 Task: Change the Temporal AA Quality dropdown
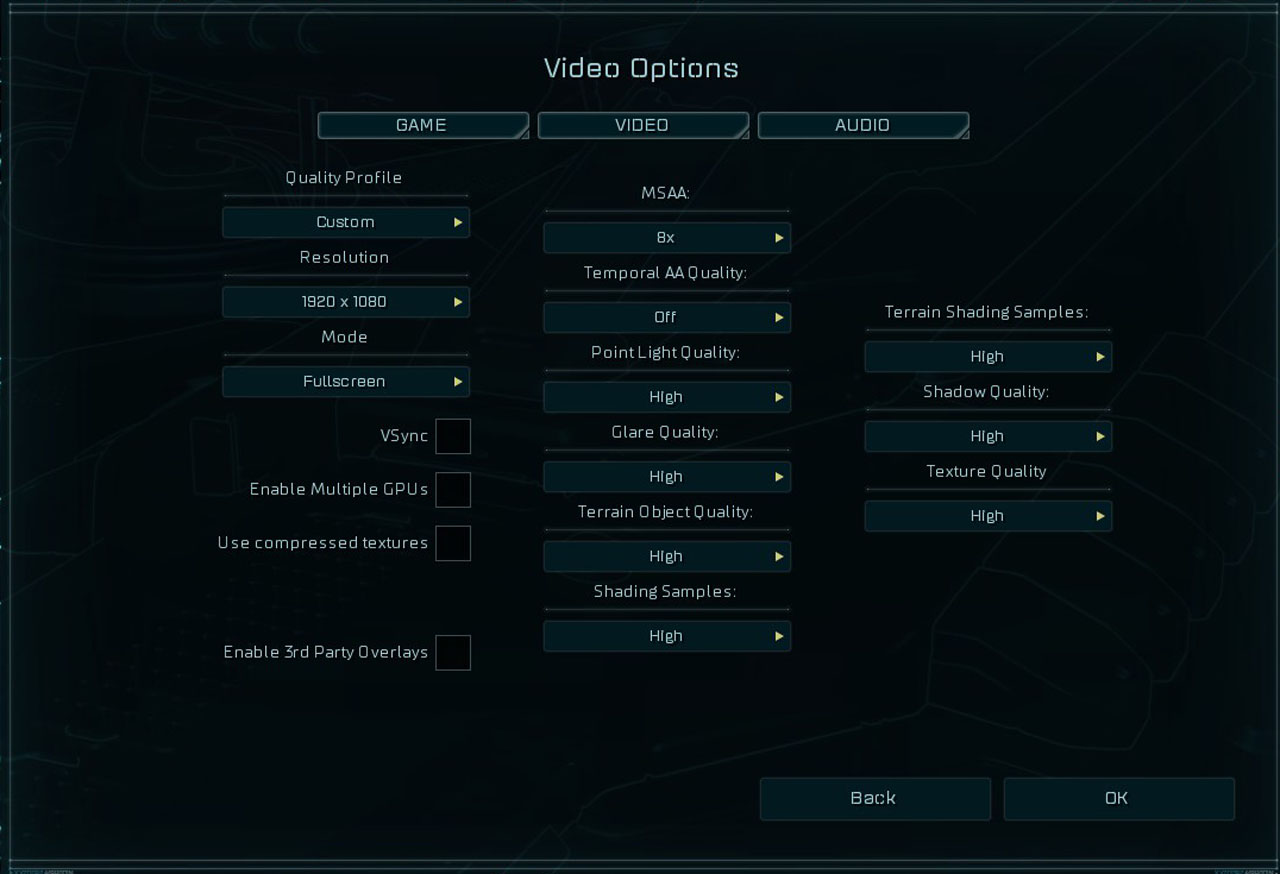point(667,317)
